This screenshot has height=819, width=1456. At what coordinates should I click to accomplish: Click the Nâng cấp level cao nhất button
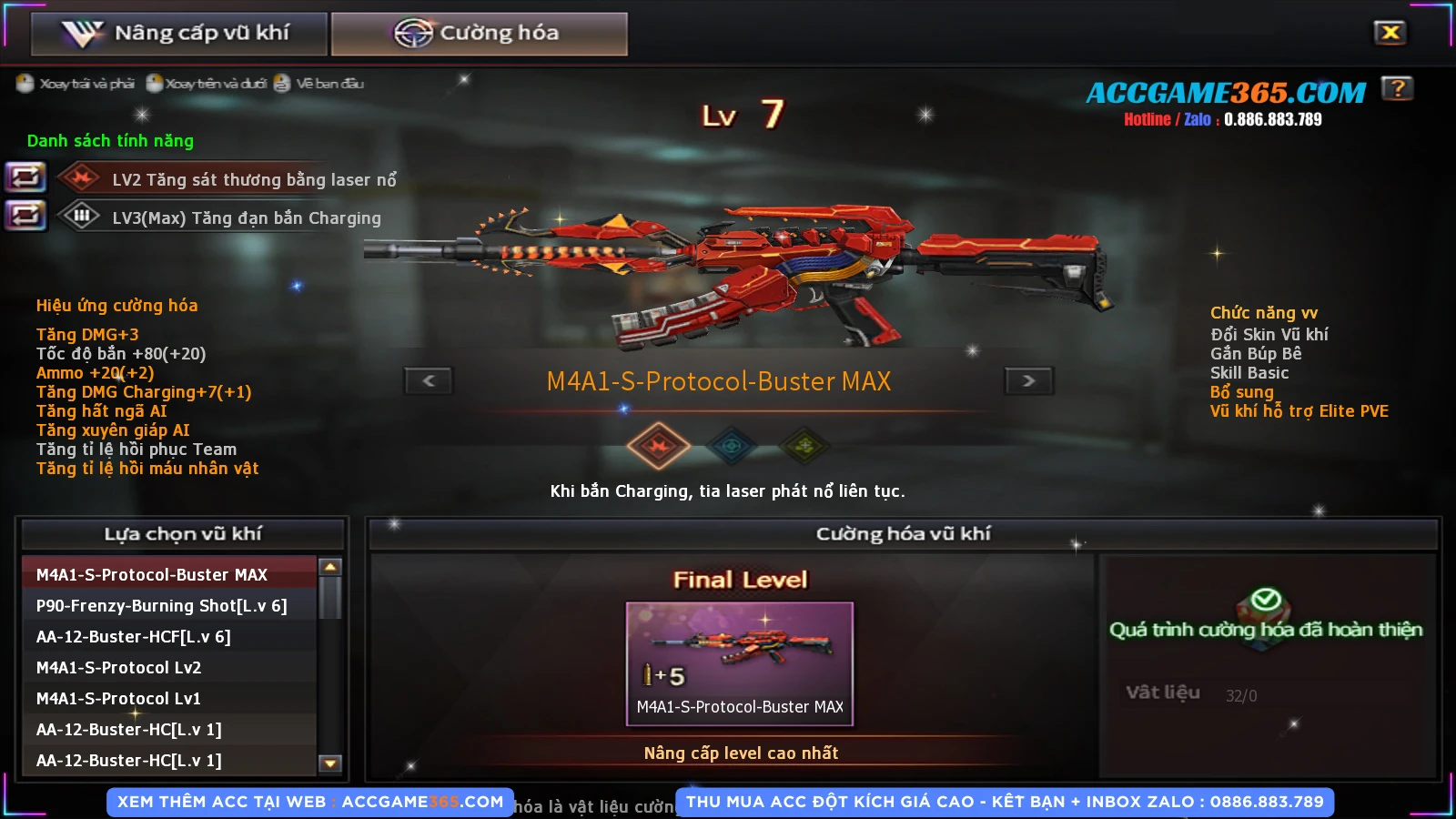point(741,753)
